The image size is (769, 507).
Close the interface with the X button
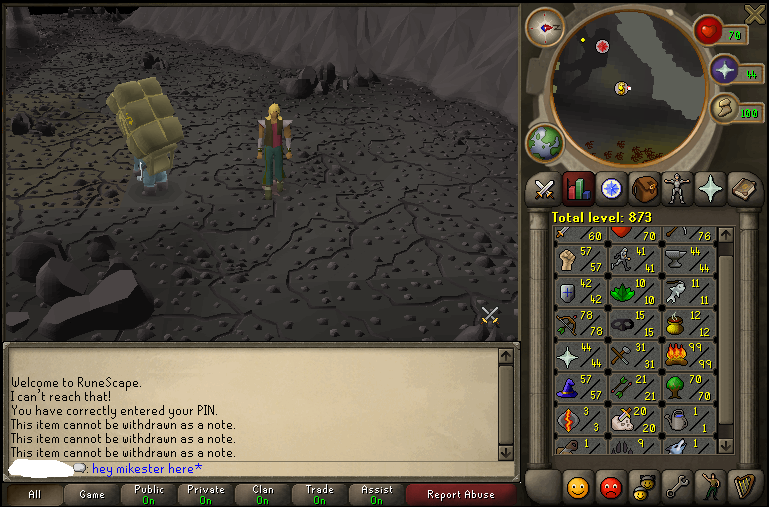(x=755, y=13)
